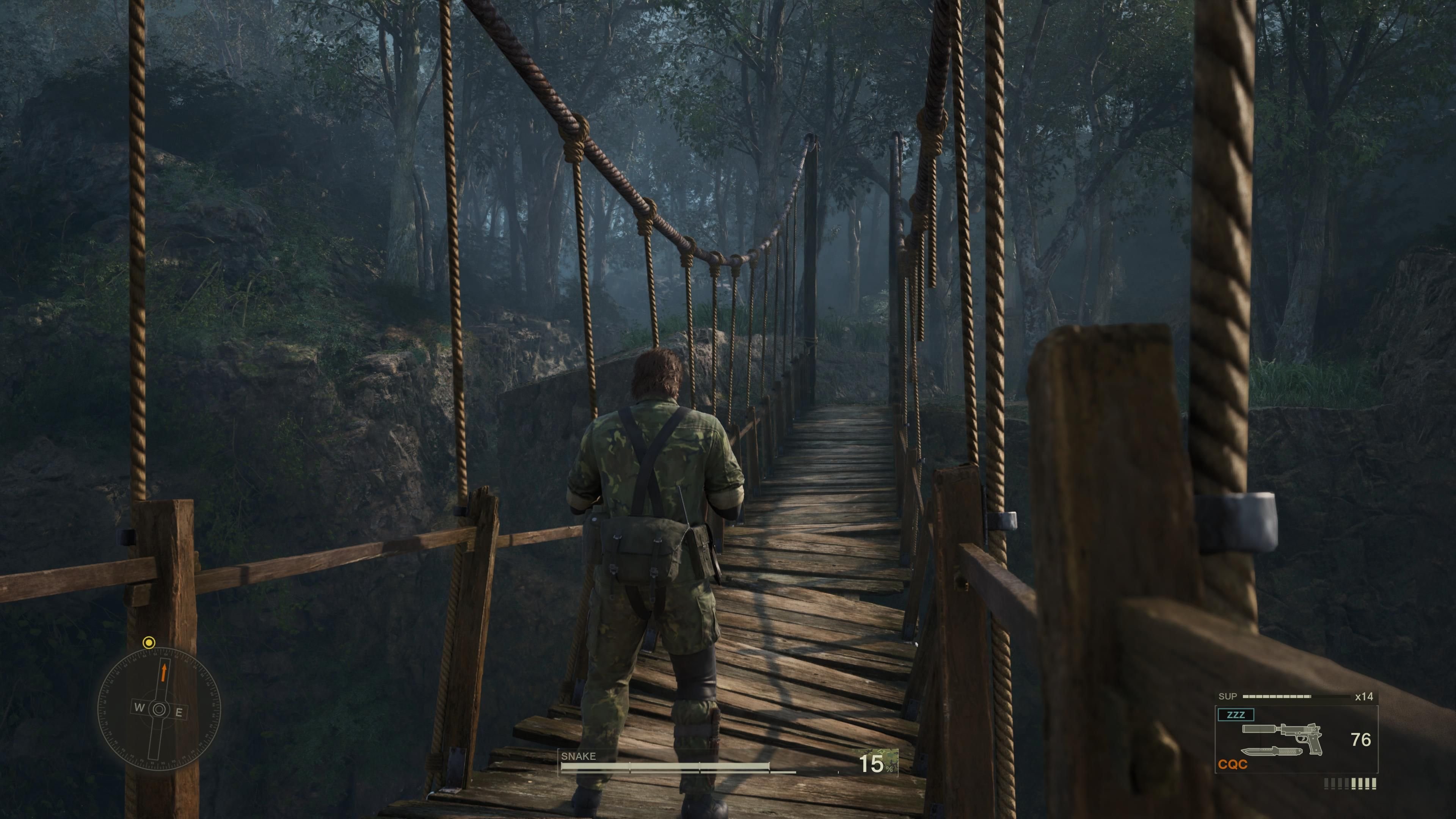Click the stacked ammo magazine bars
This screenshot has height=819, width=1456.
click(x=1351, y=784)
